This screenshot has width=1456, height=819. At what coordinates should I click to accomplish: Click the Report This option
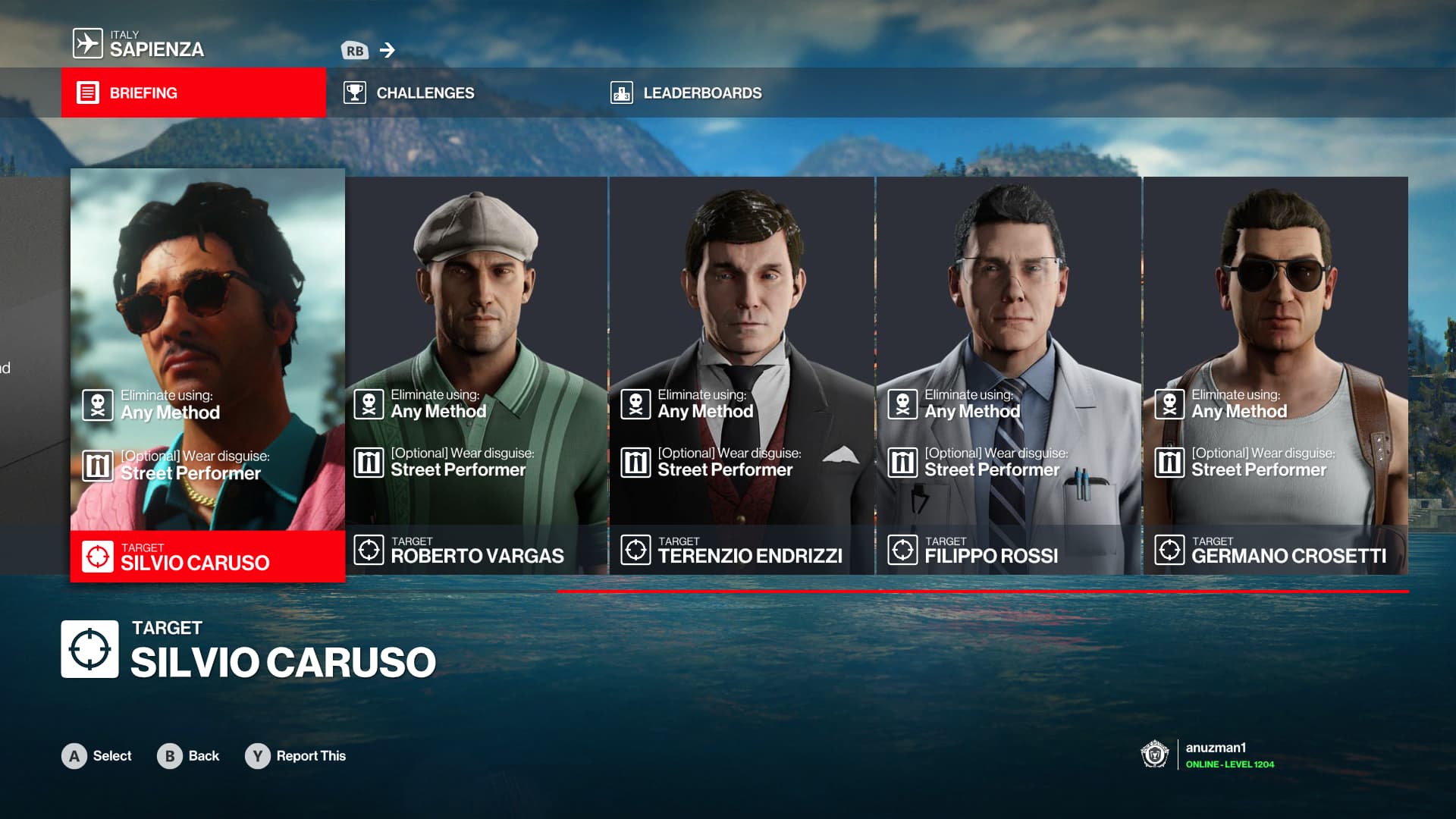(x=296, y=756)
